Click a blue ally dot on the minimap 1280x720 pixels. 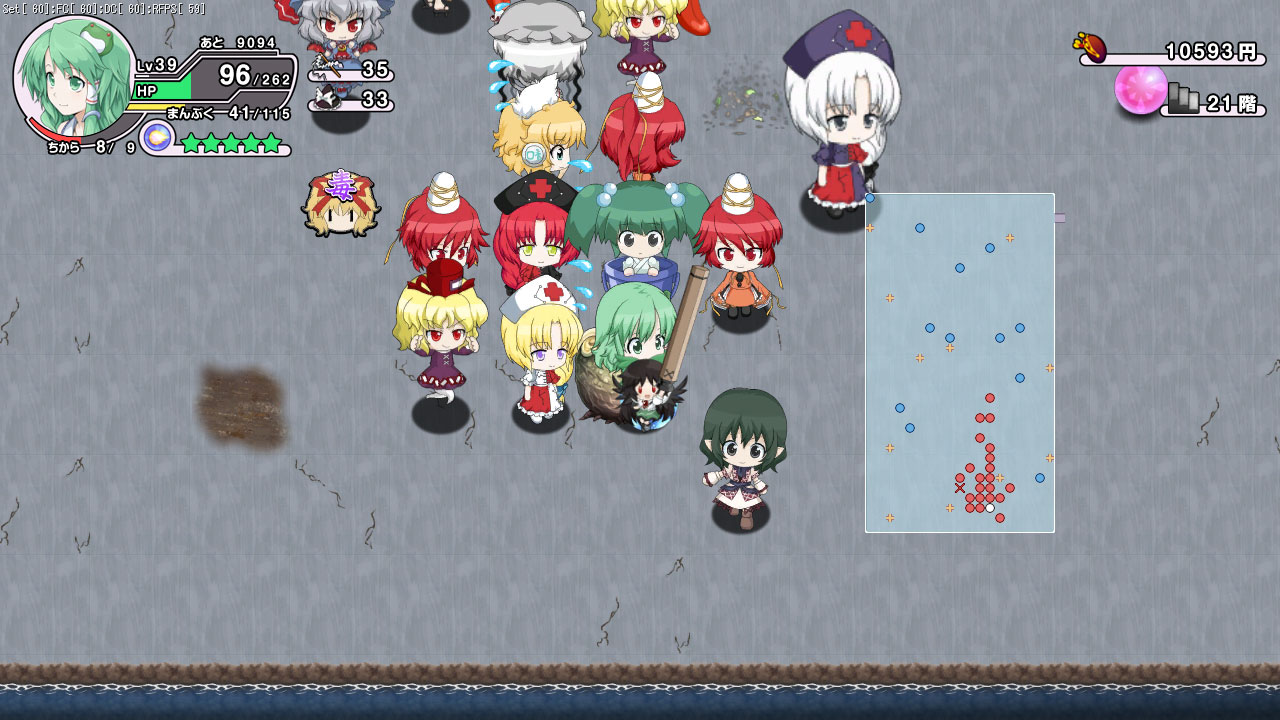(x=918, y=228)
